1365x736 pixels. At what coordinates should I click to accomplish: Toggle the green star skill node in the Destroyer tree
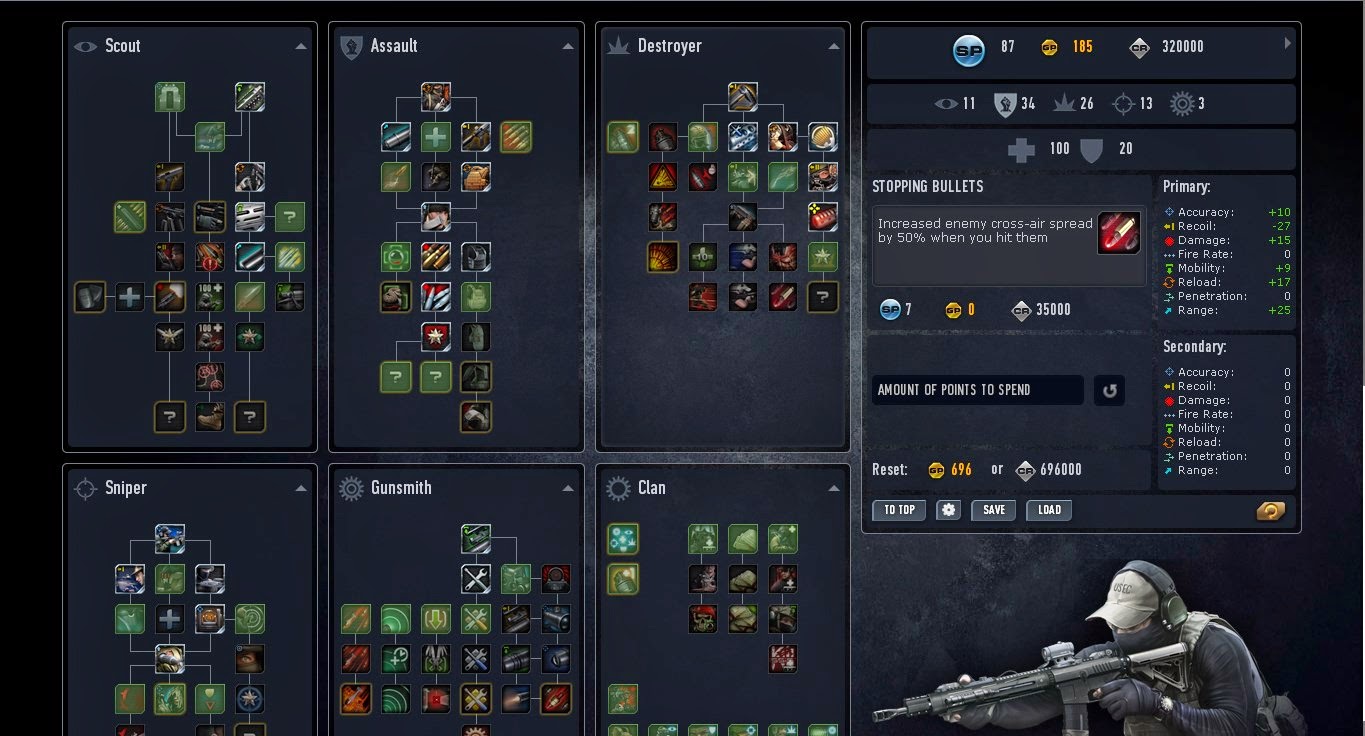(x=822, y=257)
